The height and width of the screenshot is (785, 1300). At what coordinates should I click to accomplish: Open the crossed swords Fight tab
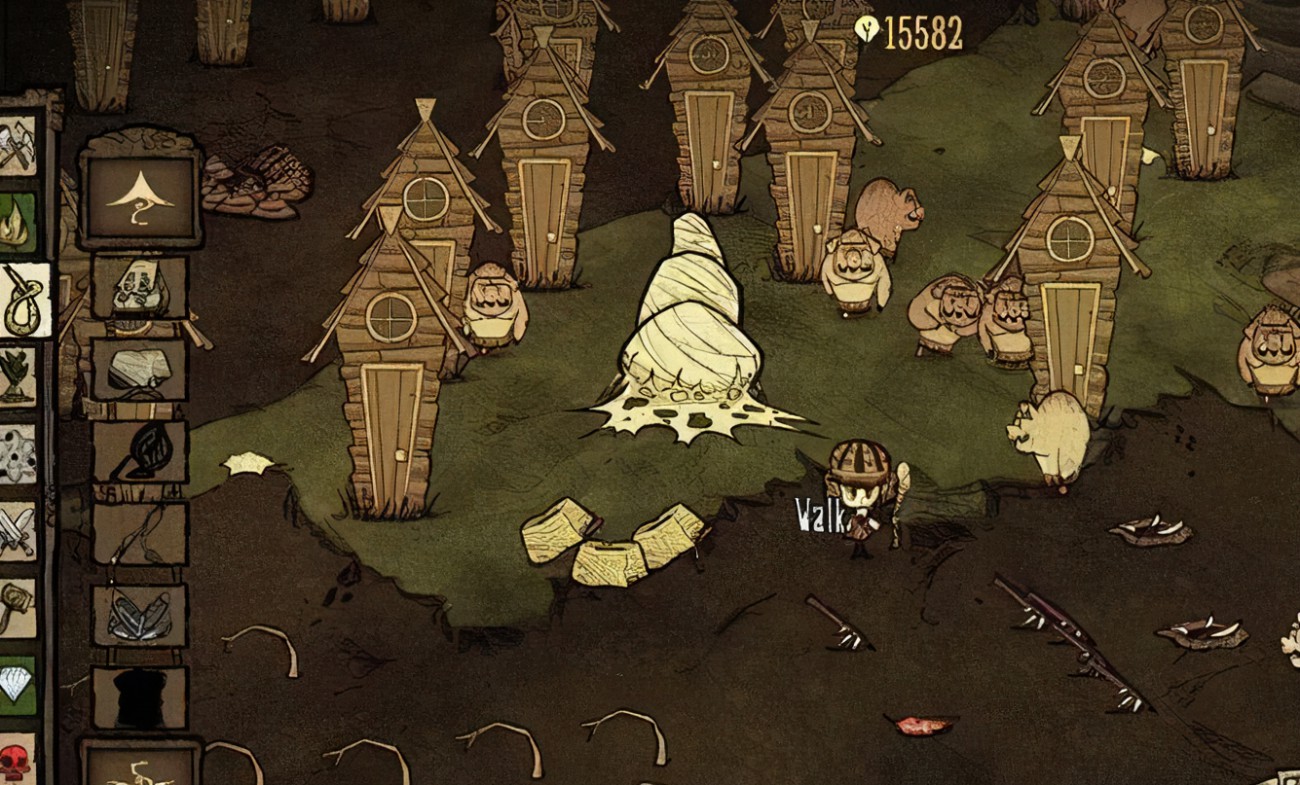tap(17, 531)
